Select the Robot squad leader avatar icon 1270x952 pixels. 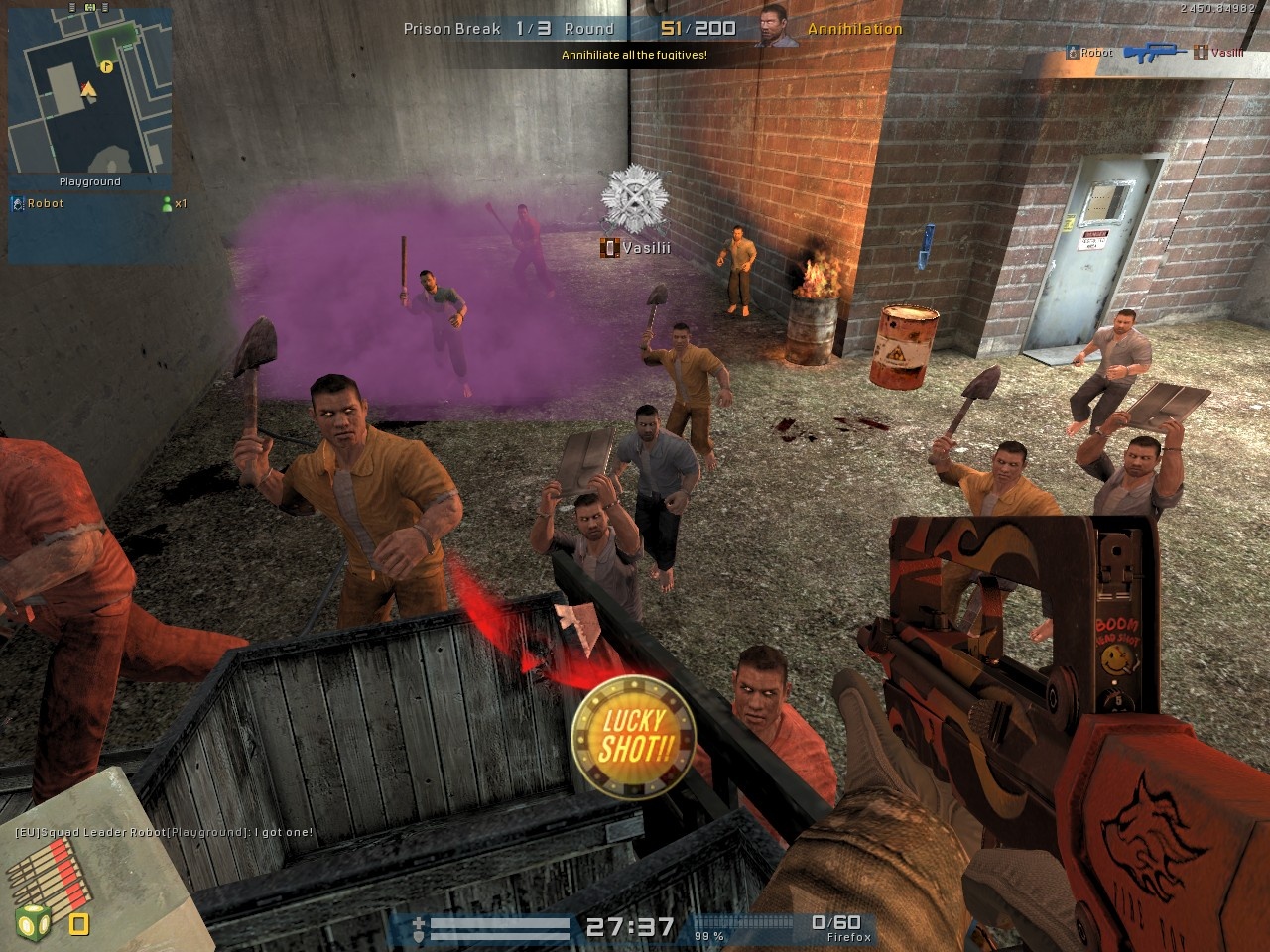tap(17, 204)
